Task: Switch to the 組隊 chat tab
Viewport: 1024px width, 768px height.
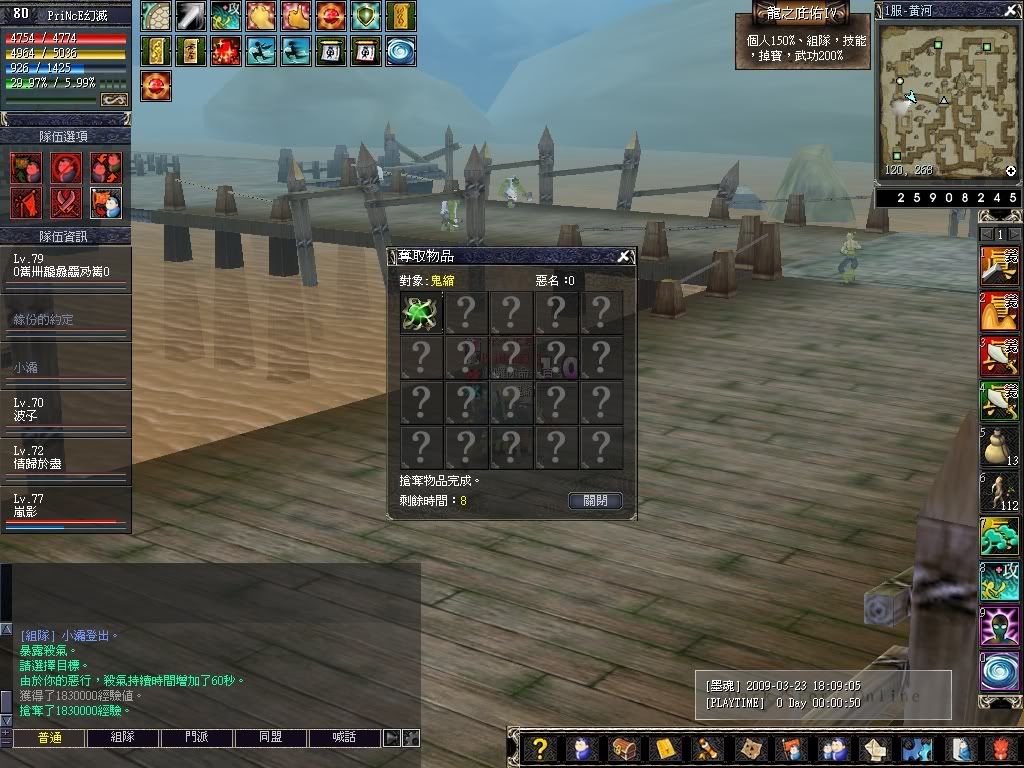Action: tap(123, 738)
